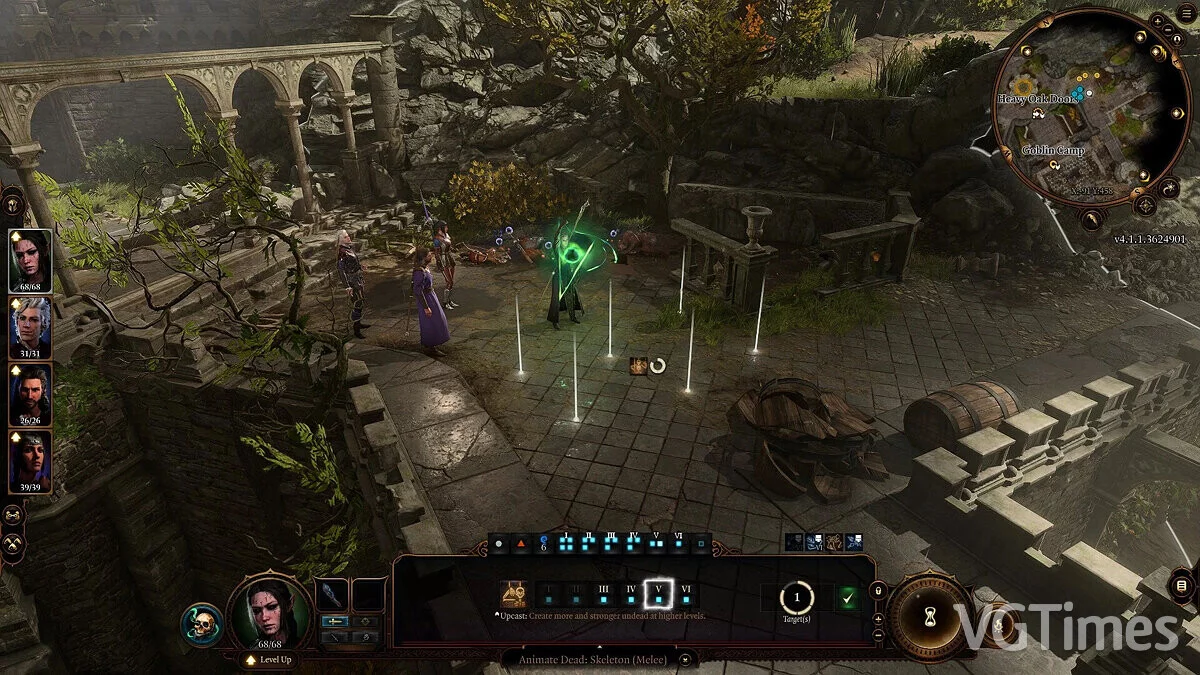Expand the Animate Dead: Skeleton (Melee) dropdown
The width and height of the screenshot is (1200, 675).
(x=685, y=659)
